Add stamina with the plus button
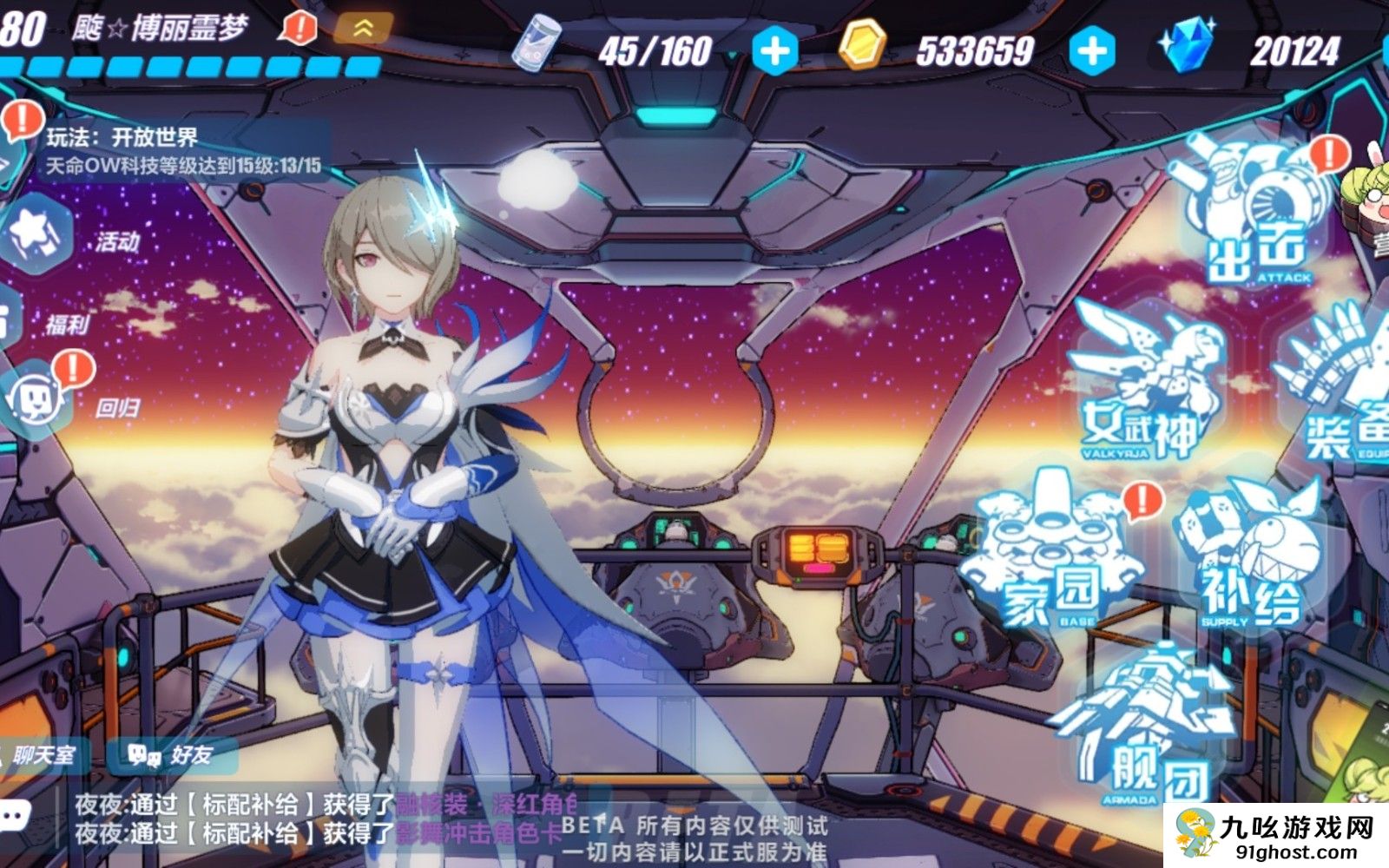 [774, 51]
